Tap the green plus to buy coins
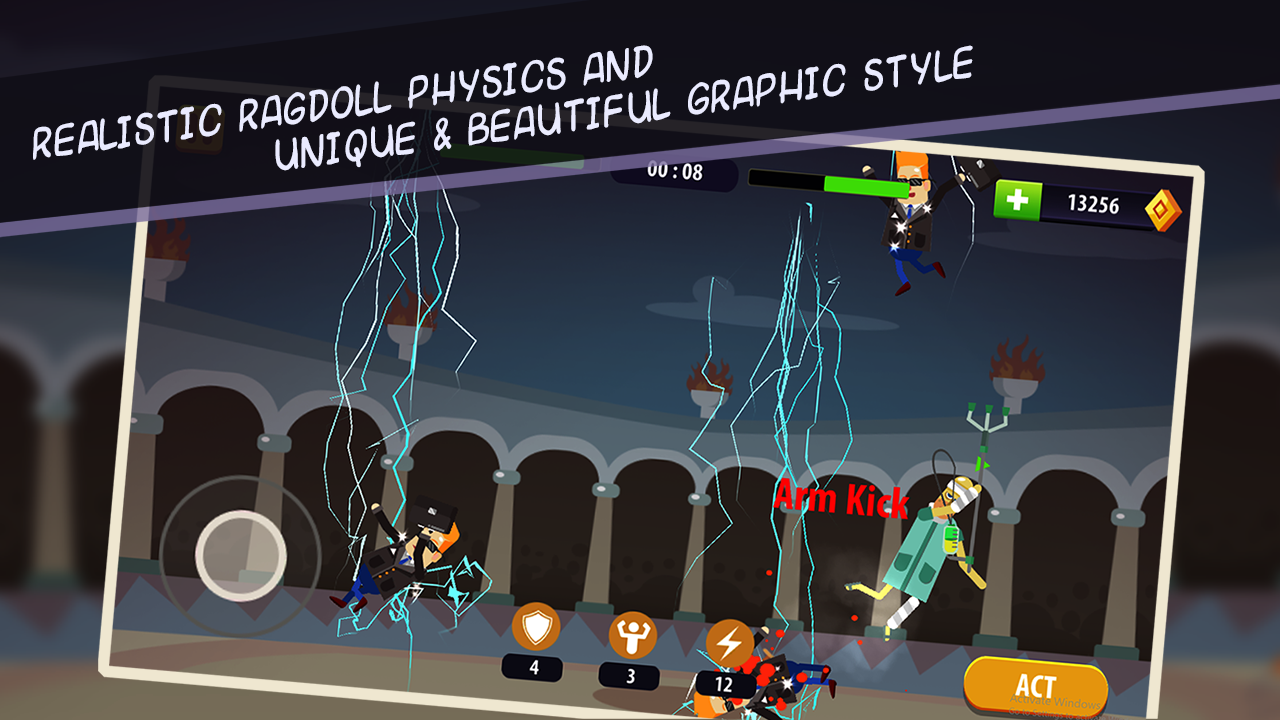1280x720 pixels. (x=1018, y=197)
